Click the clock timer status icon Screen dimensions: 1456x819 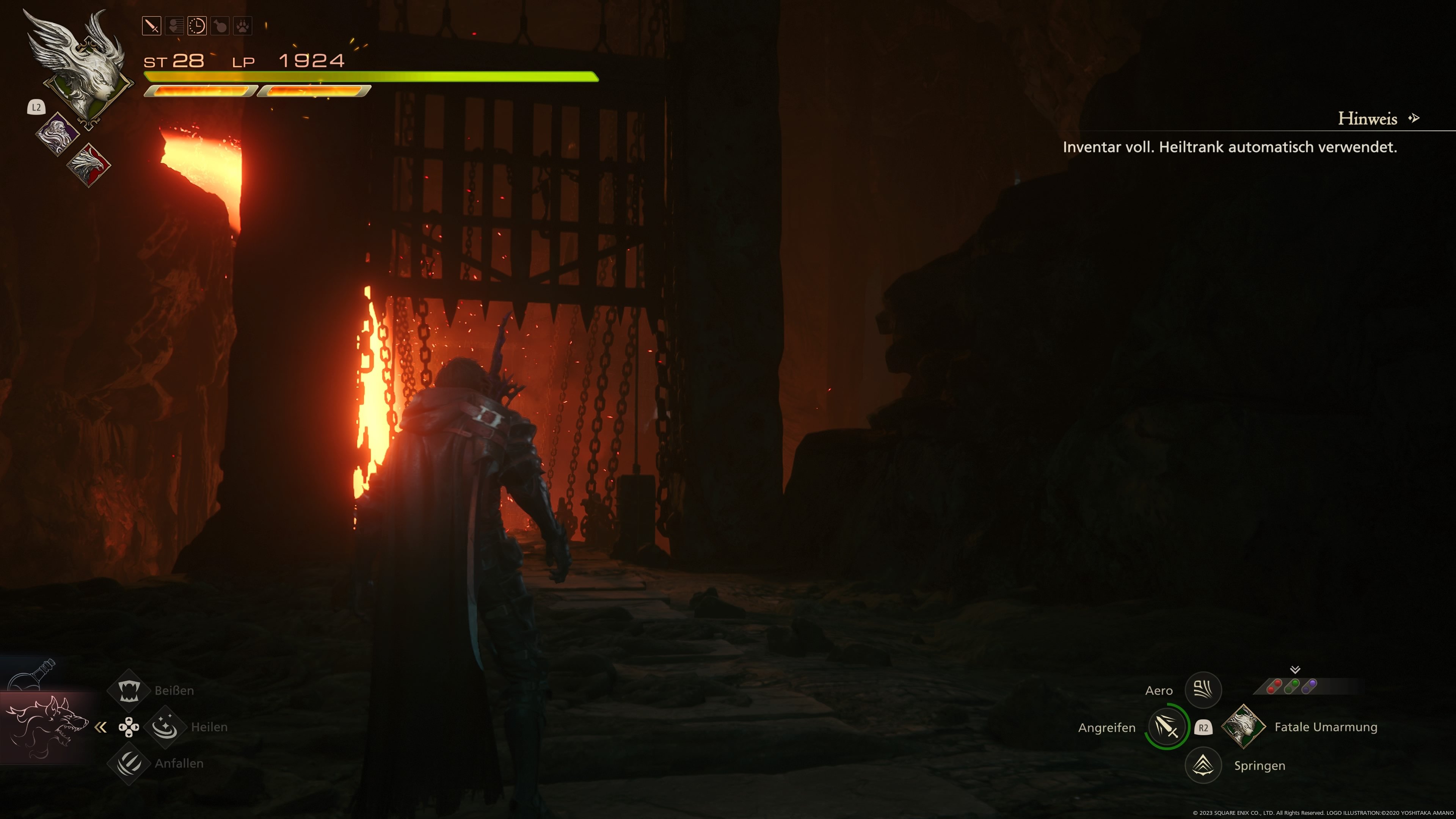[197, 26]
